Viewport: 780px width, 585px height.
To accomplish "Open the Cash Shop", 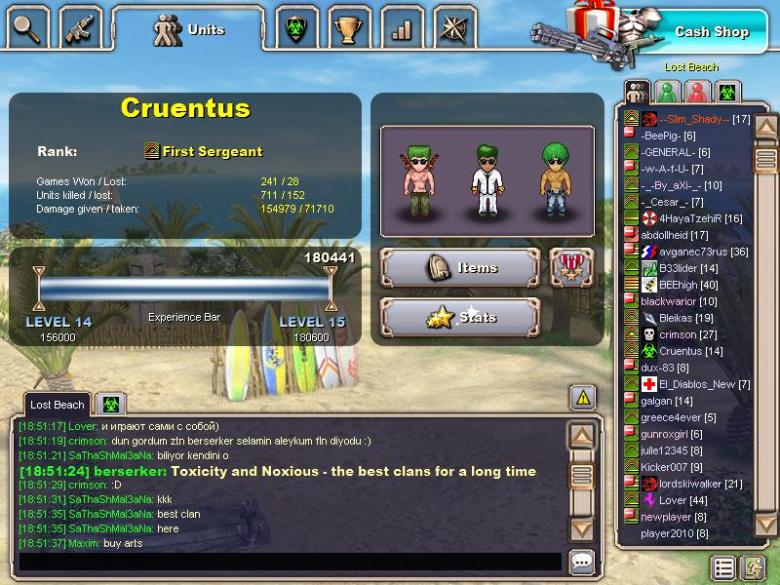I will pos(710,32).
